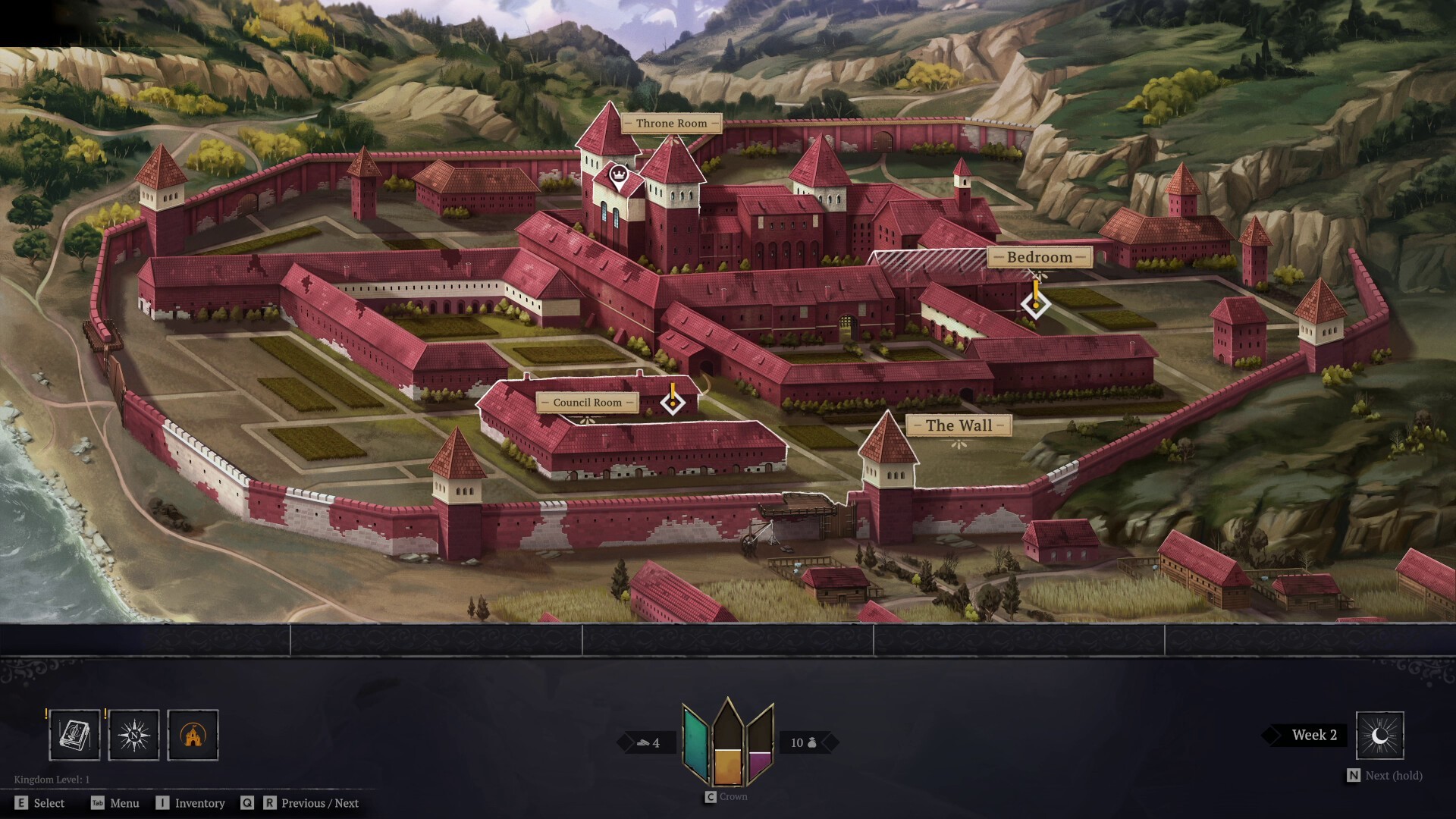Visit the Council Room
1456x819 pixels.
[x=587, y=403]
